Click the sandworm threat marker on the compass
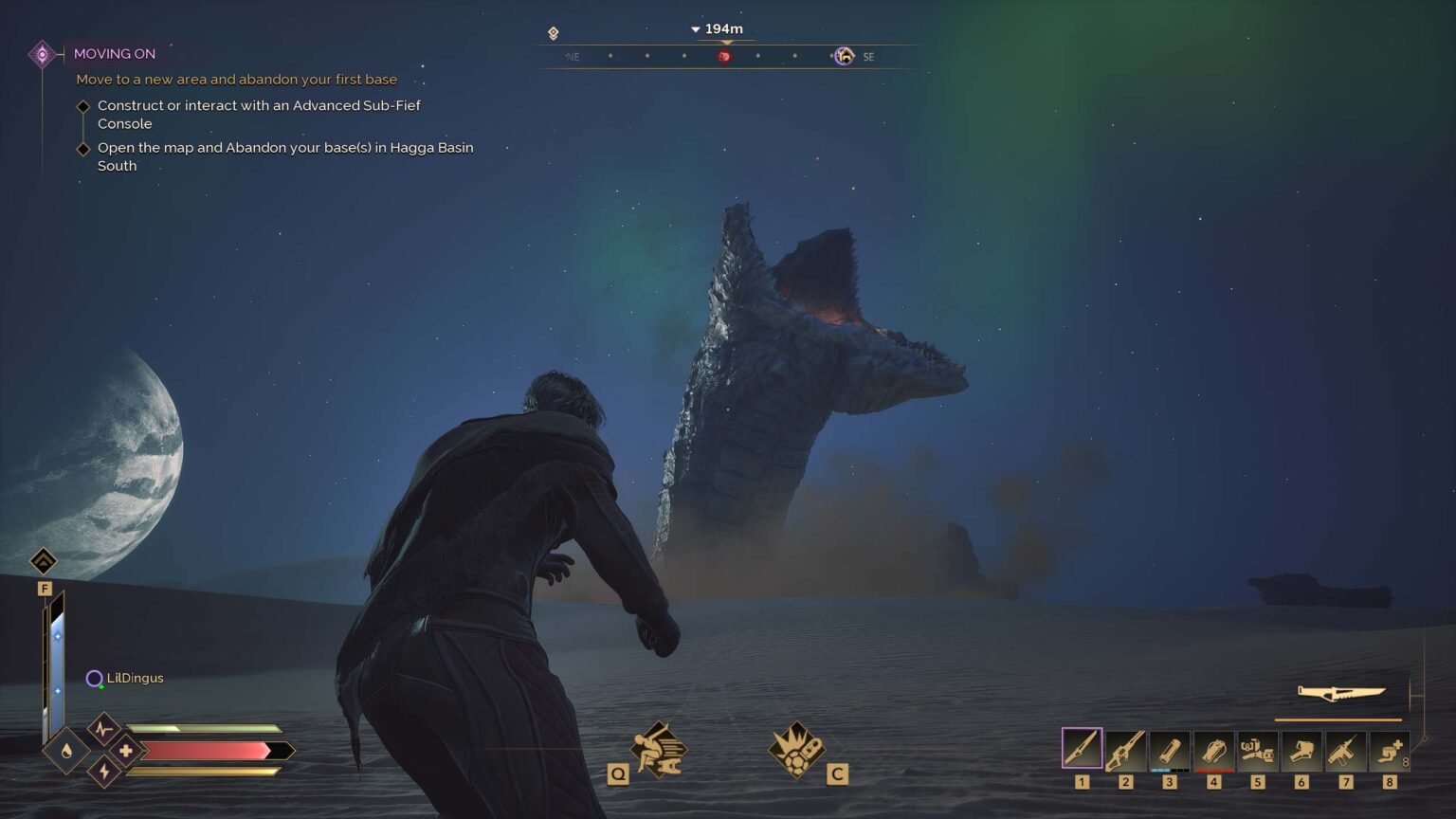 [721, 56]
